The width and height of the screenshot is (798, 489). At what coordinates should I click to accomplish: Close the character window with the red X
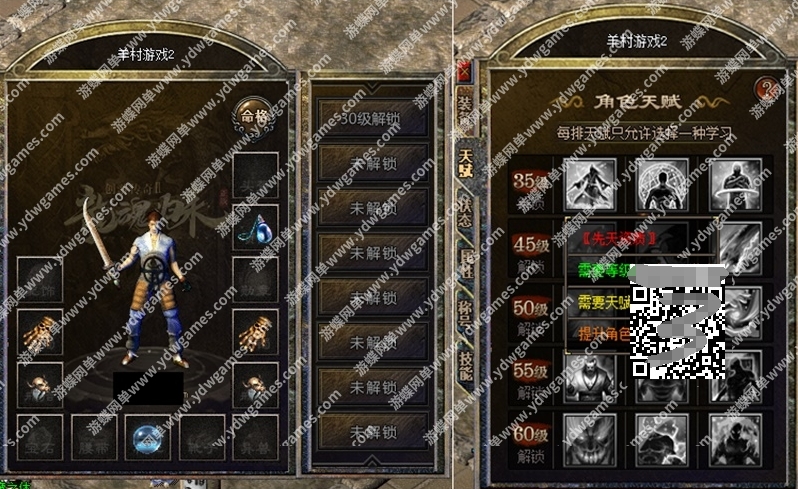464,70
